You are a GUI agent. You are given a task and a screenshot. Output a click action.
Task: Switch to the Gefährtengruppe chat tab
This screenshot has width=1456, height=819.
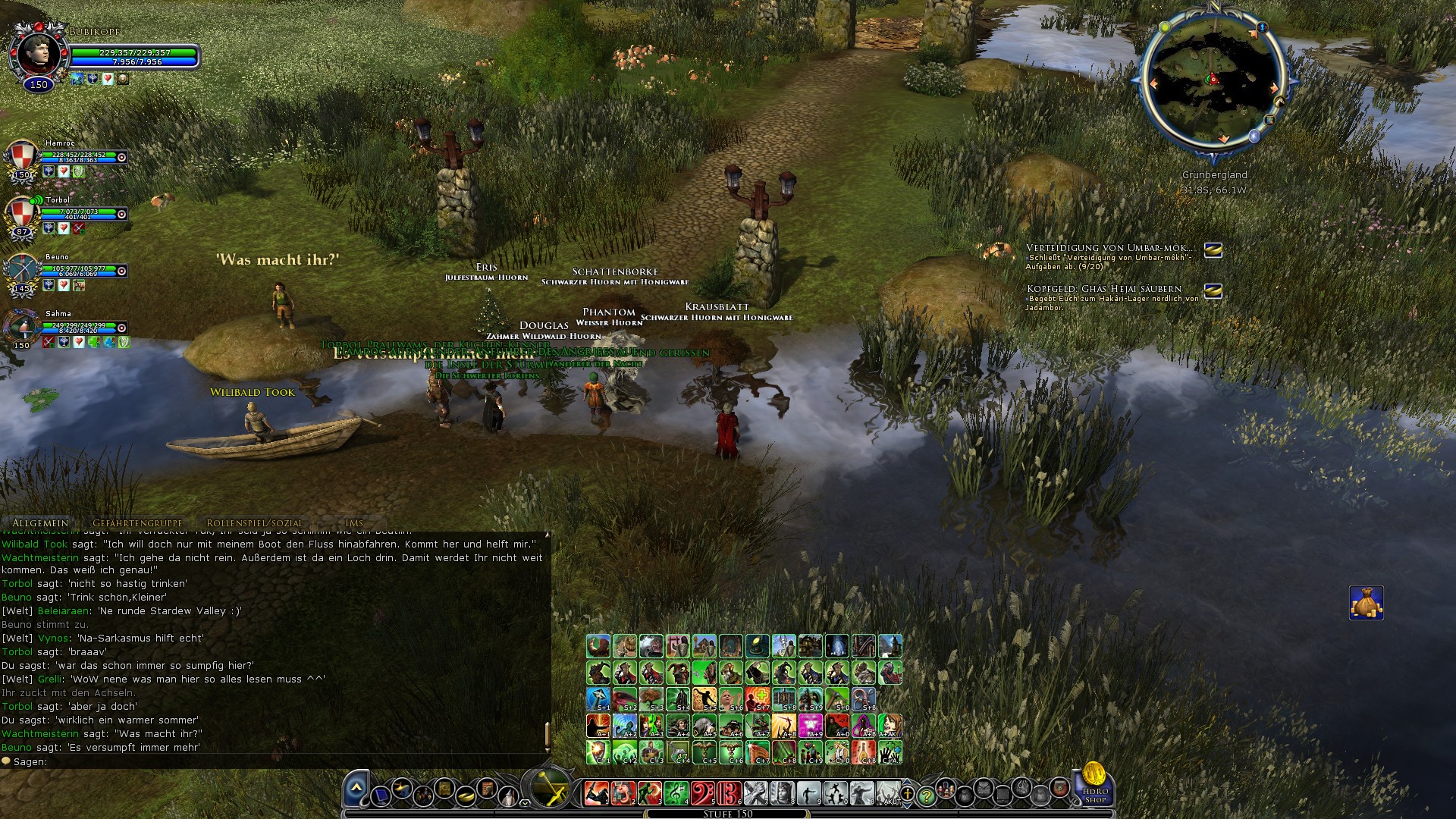137,522
